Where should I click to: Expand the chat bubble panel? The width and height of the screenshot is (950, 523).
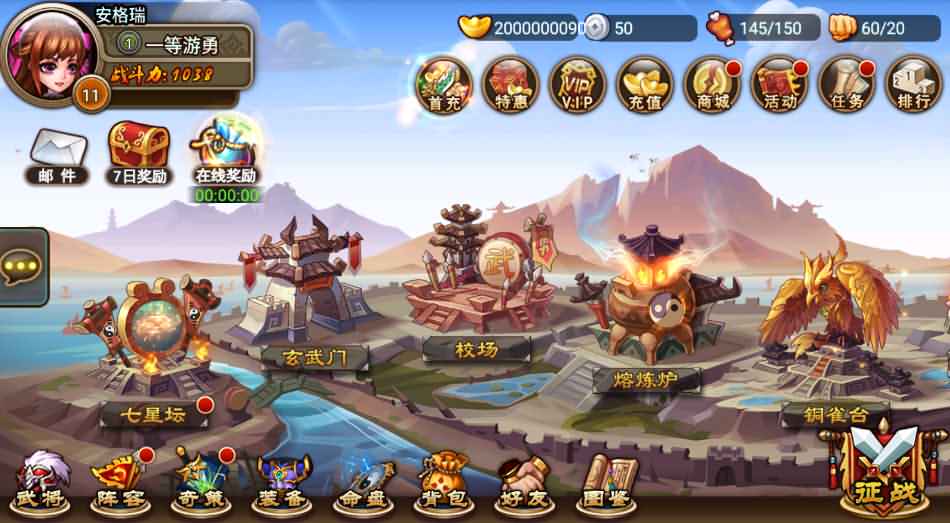click(x=22, y=267)
